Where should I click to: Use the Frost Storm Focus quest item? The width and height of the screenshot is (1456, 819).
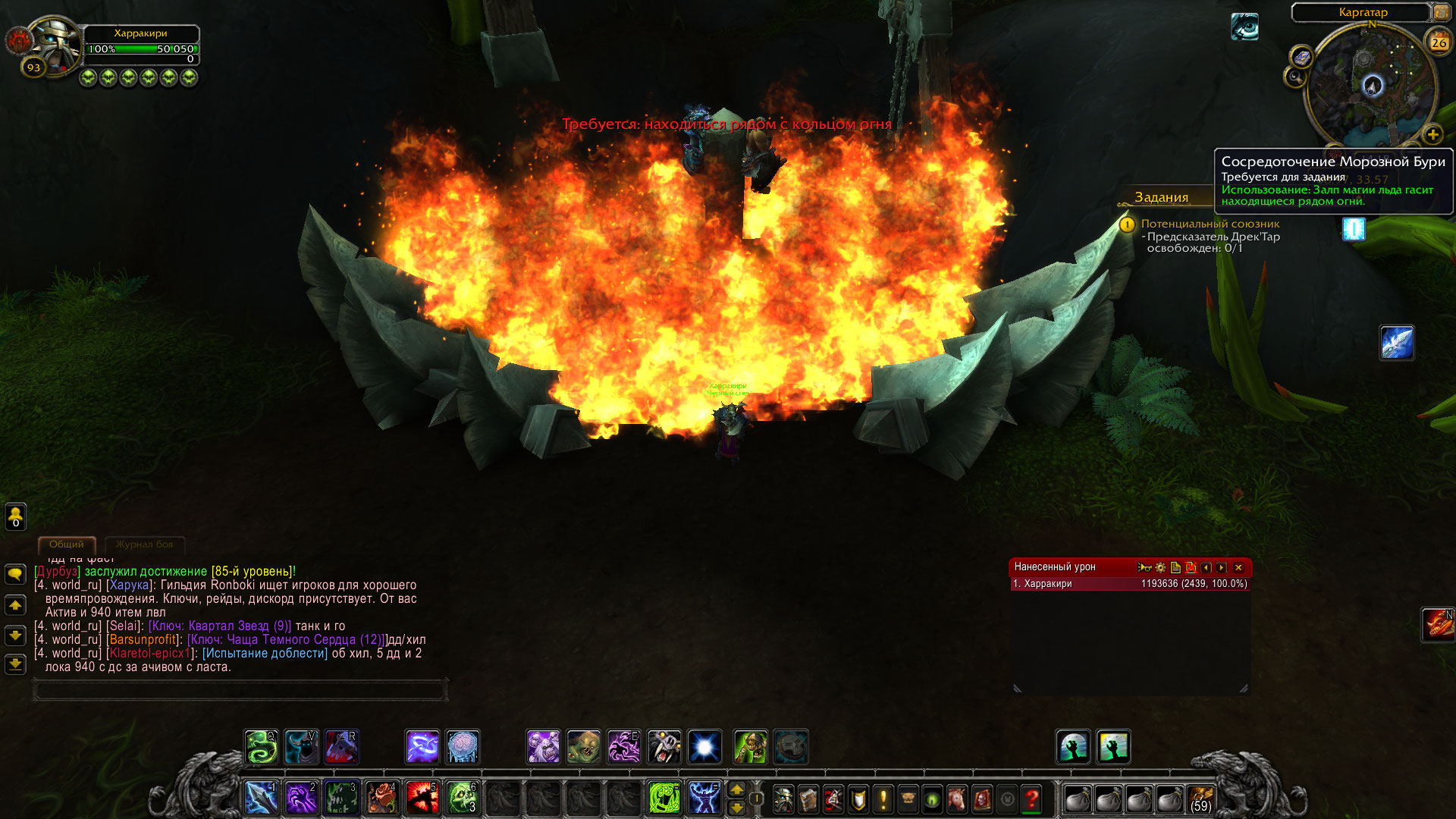click(1354, 228)
